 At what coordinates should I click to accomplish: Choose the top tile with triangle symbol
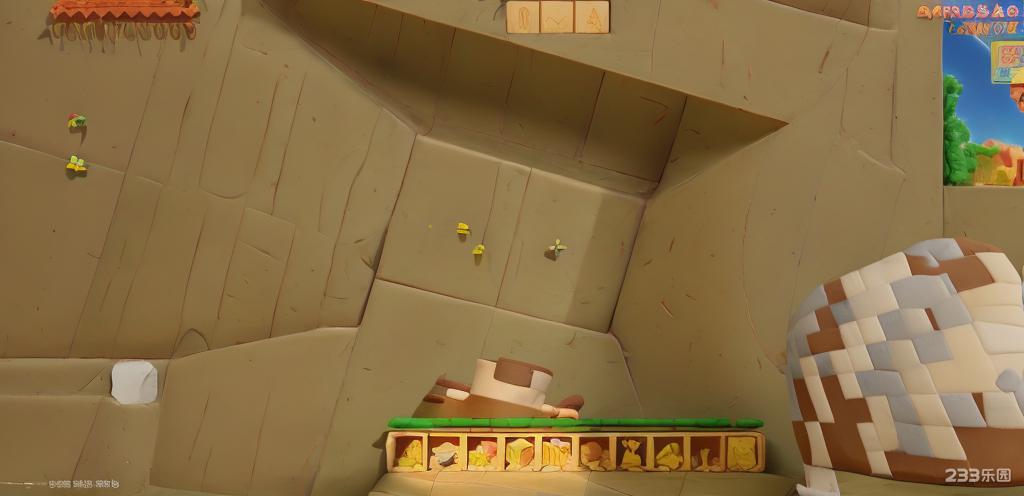tap(592, 17)
